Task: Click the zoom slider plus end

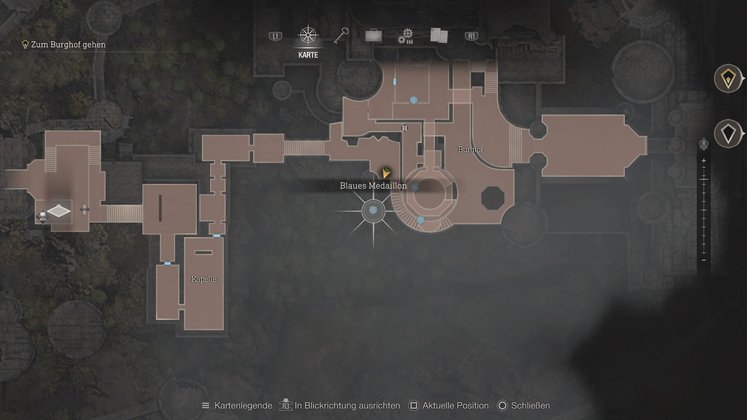Action: tap(704, 160)
